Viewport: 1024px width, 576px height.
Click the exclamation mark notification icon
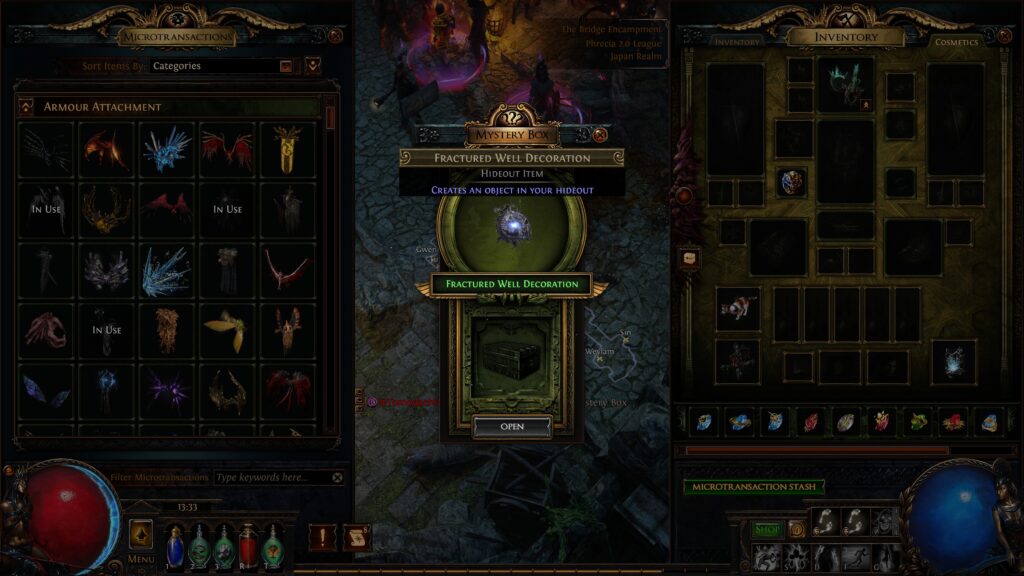click(322, 538)
